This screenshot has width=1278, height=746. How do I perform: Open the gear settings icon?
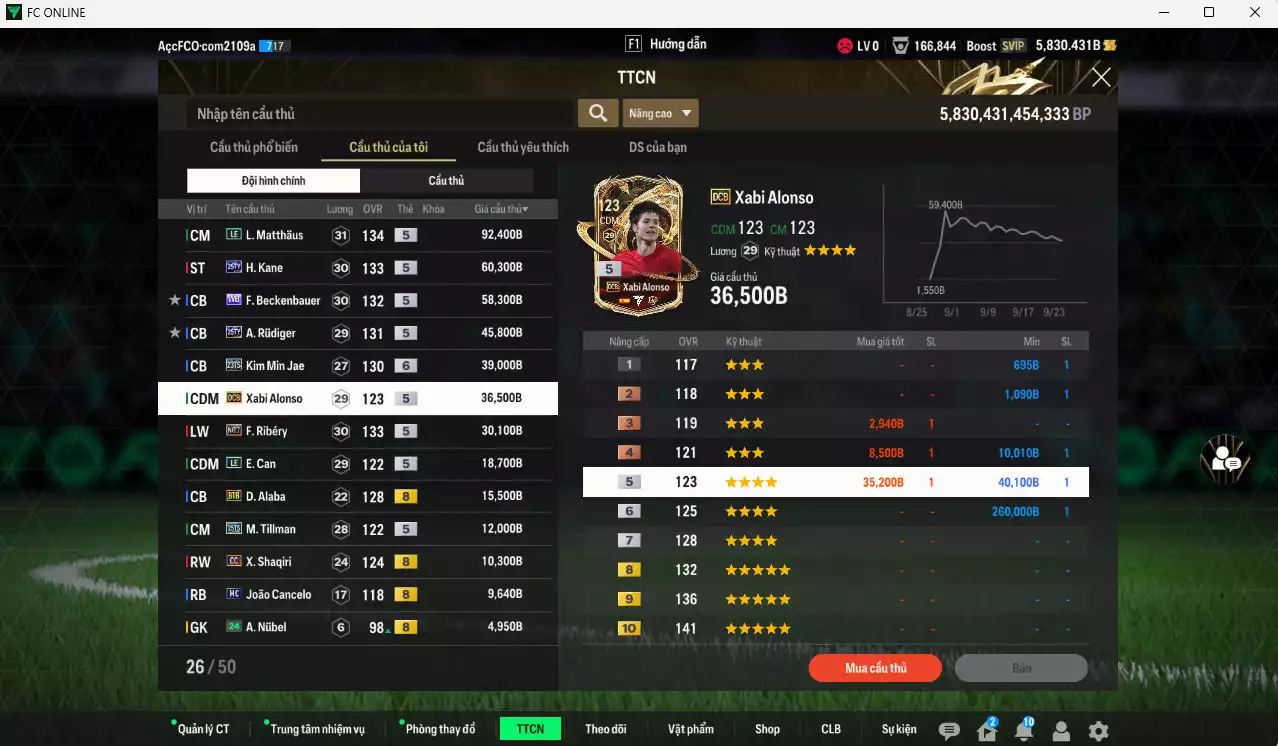click(1098, 731)
